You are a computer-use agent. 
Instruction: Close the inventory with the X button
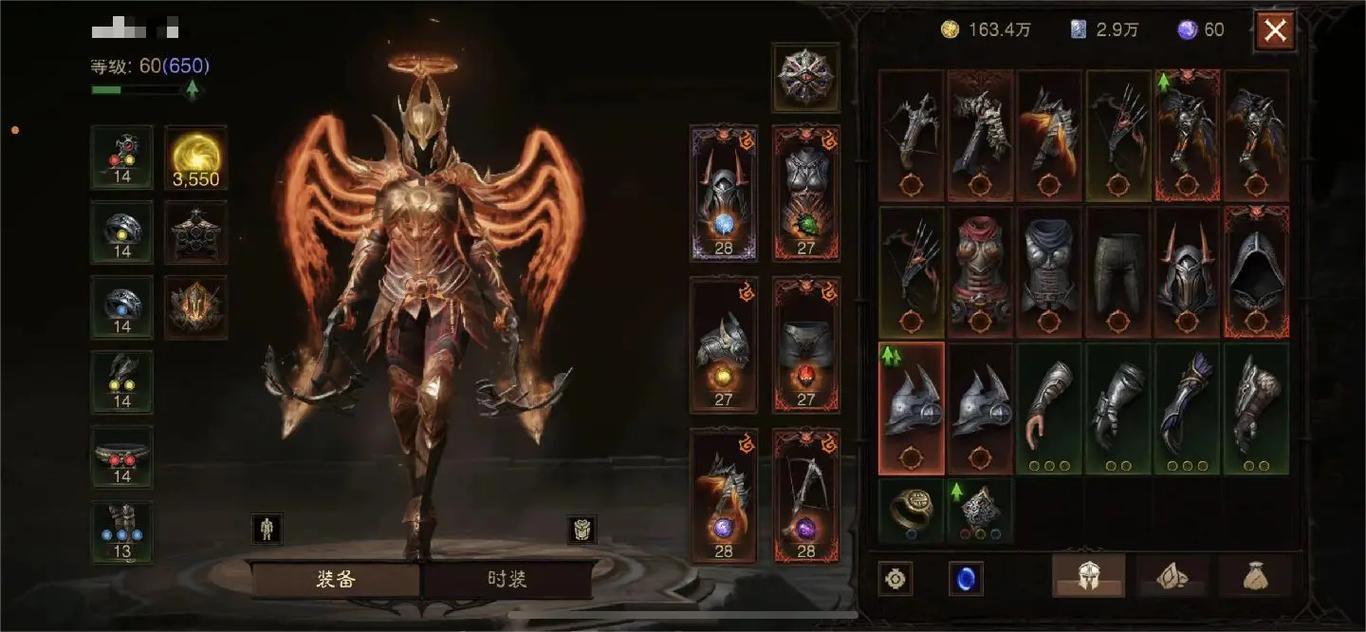click(x=1275, y=30)
